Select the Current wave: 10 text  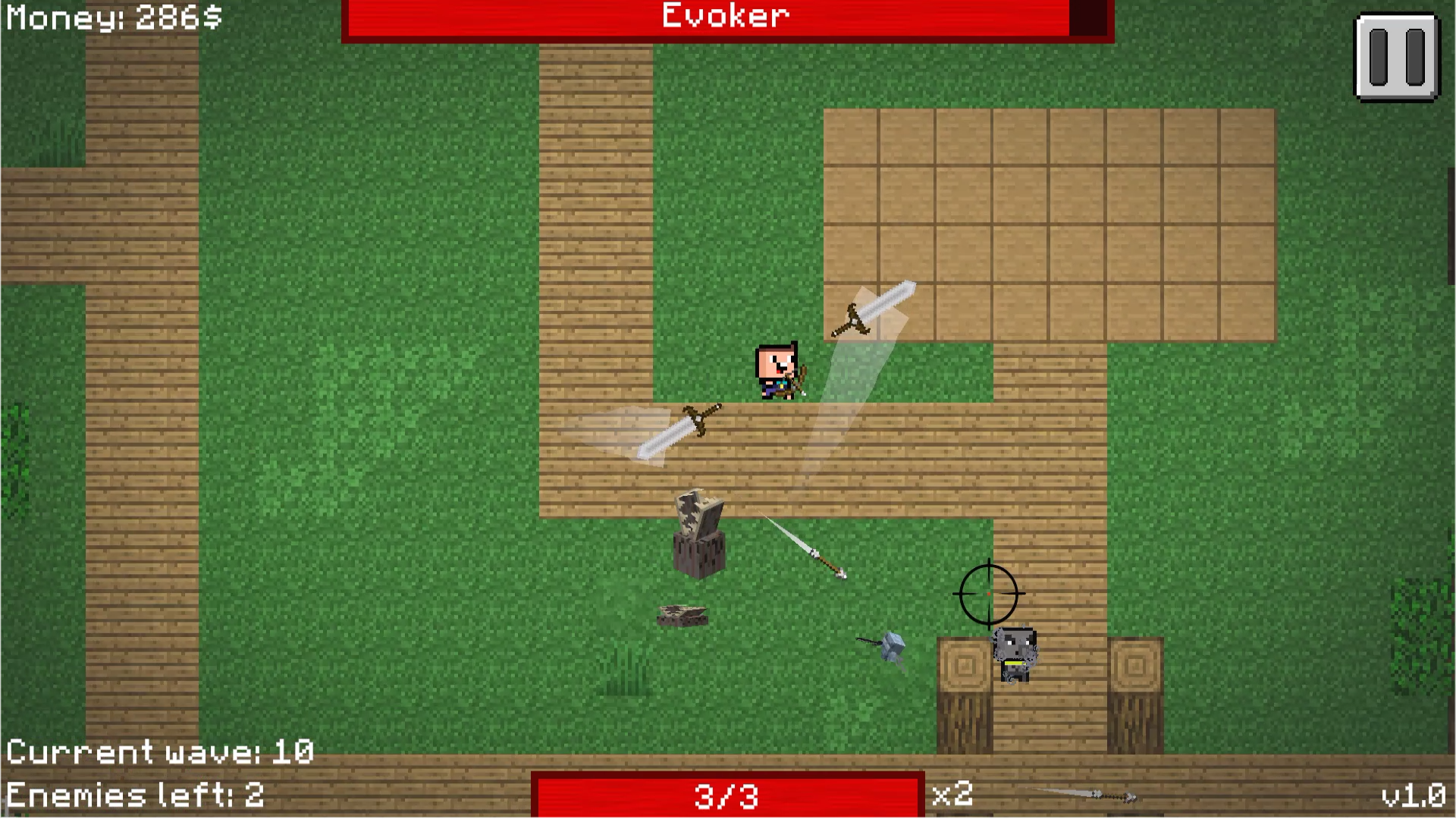(x=161, y=752)
